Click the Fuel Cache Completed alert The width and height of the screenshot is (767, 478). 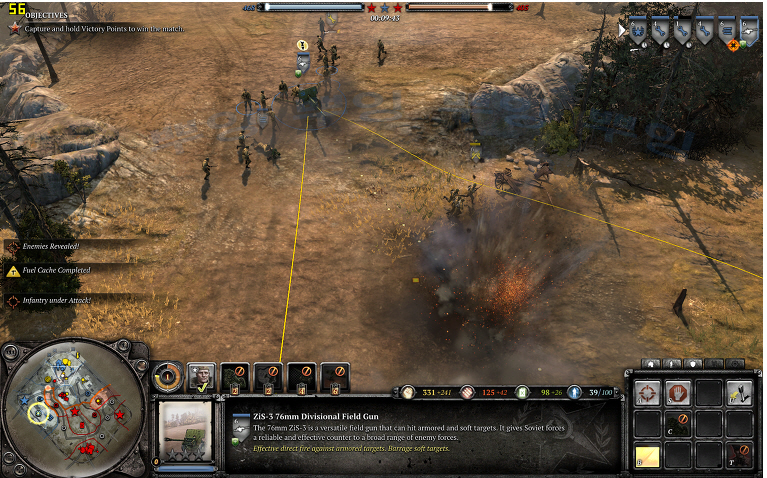[55, 270]
